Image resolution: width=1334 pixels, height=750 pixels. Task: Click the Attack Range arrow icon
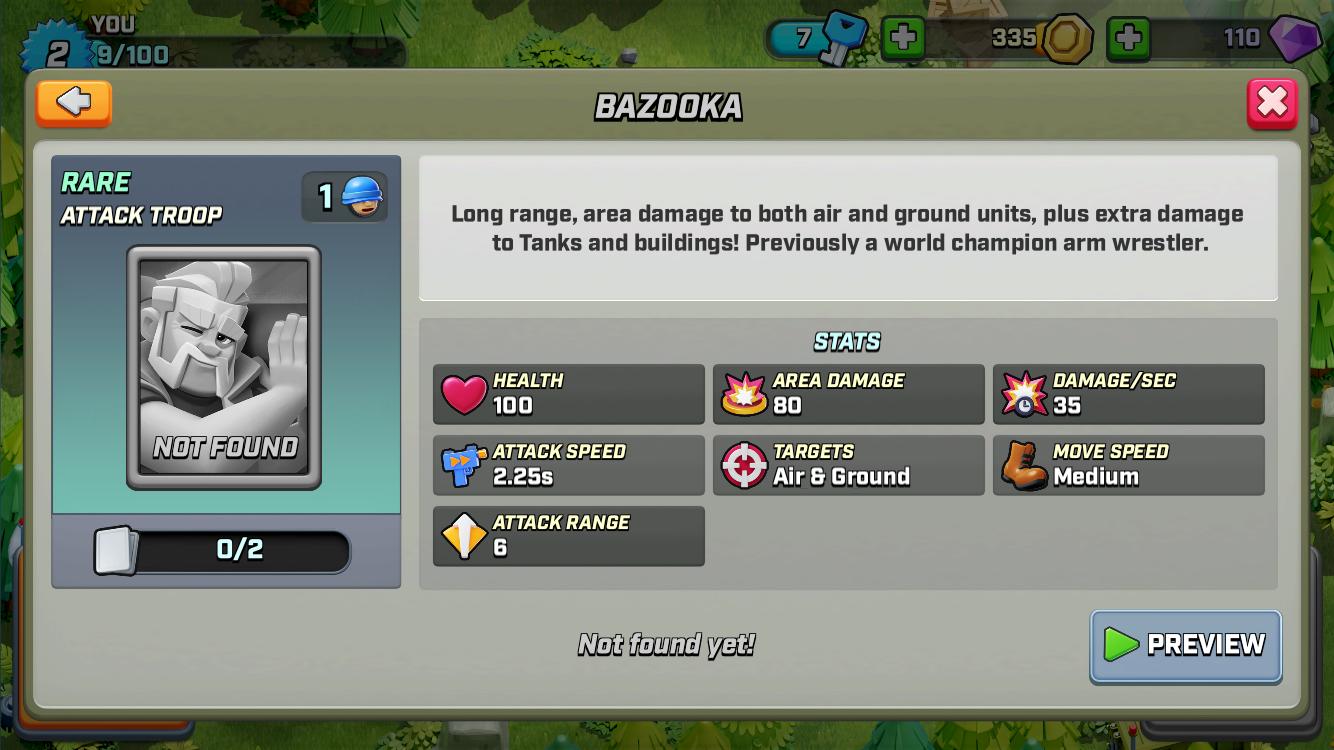pos(462,535)
